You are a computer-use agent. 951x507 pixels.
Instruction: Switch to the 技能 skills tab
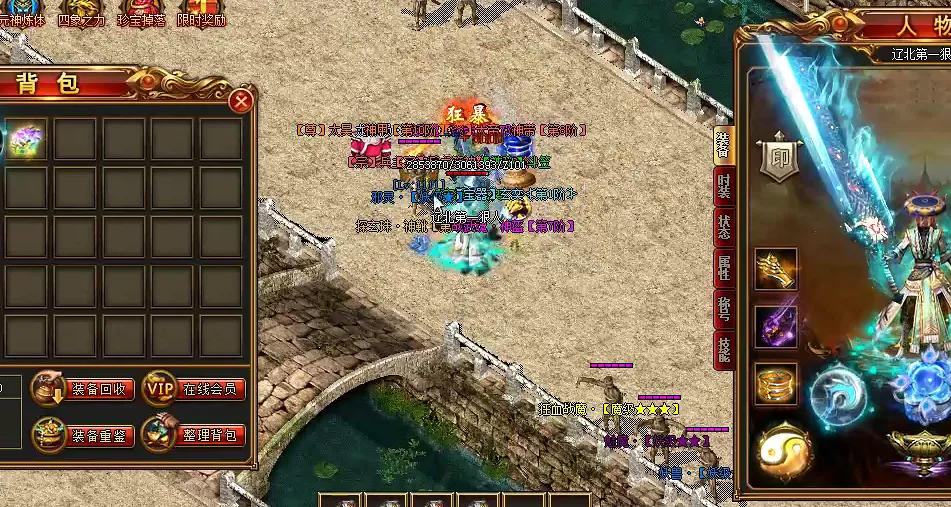click(x=723, y=349)
